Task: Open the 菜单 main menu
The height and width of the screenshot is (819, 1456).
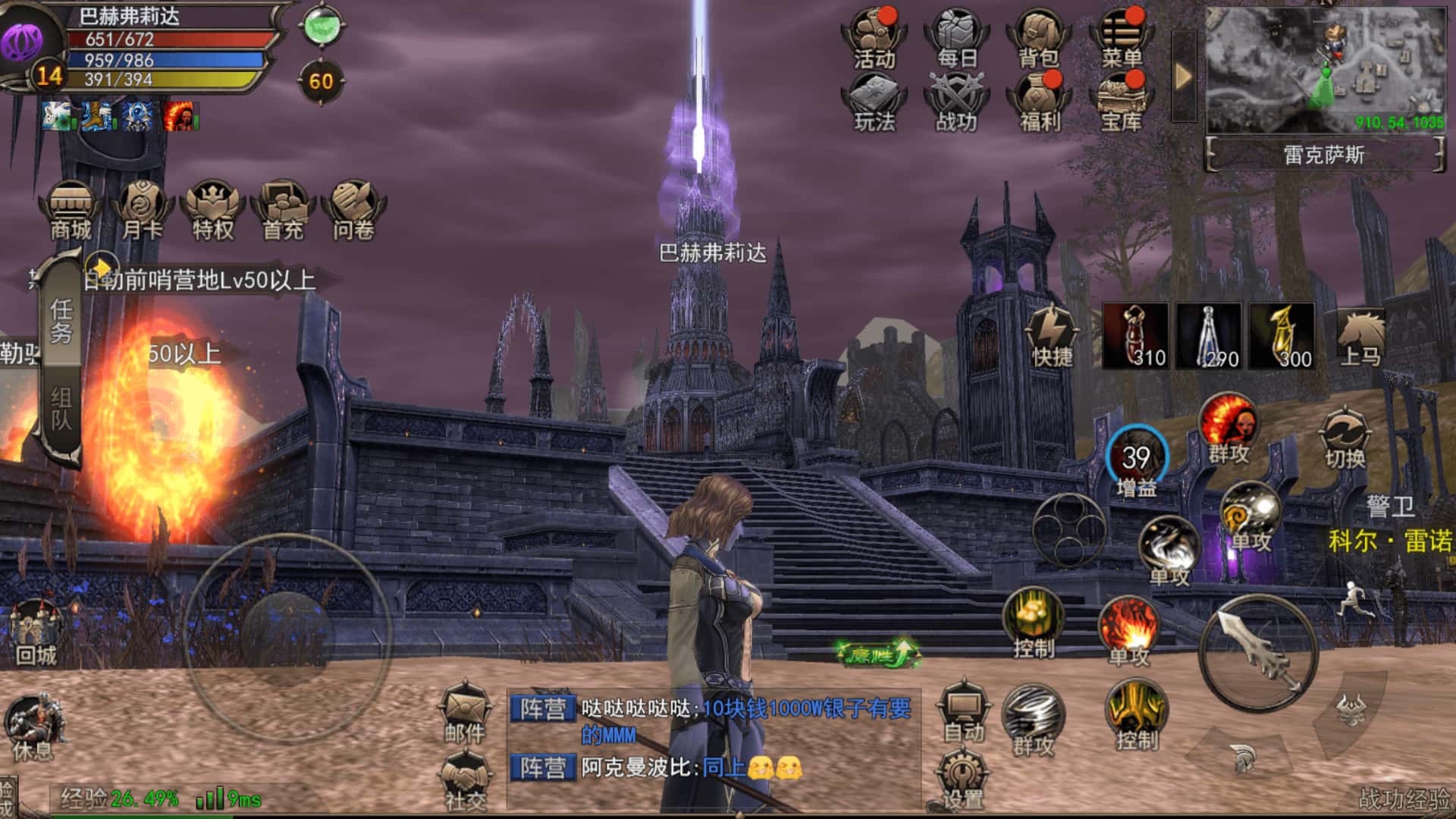Action: (1121, 38)
